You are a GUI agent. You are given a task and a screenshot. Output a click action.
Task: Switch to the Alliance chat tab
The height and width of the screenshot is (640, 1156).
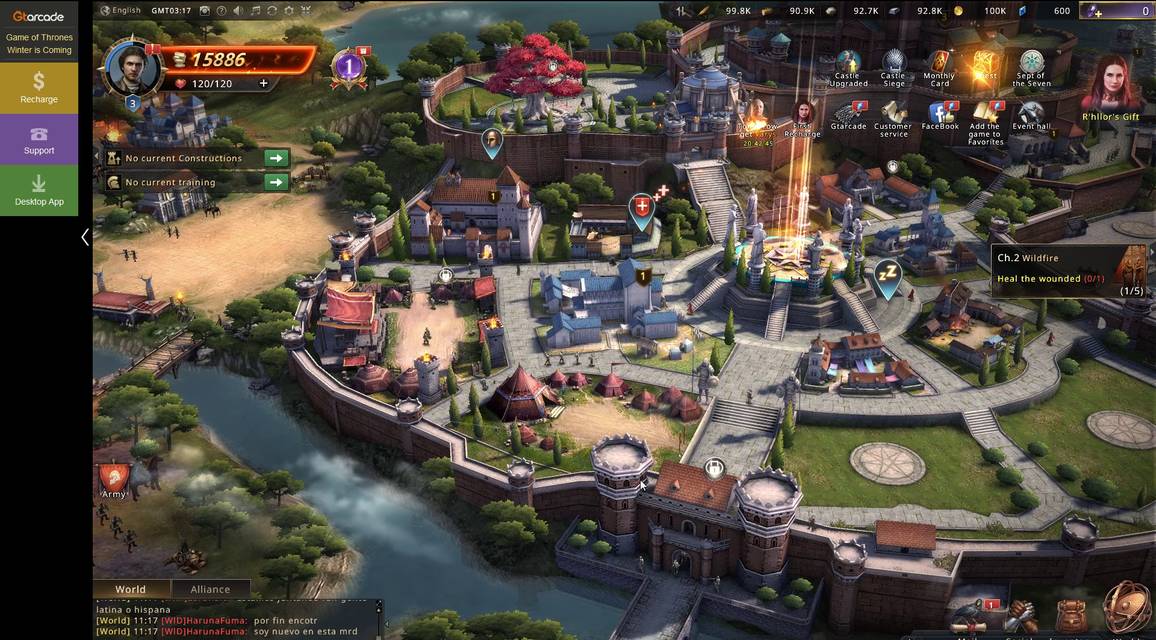tap(210, 589)
